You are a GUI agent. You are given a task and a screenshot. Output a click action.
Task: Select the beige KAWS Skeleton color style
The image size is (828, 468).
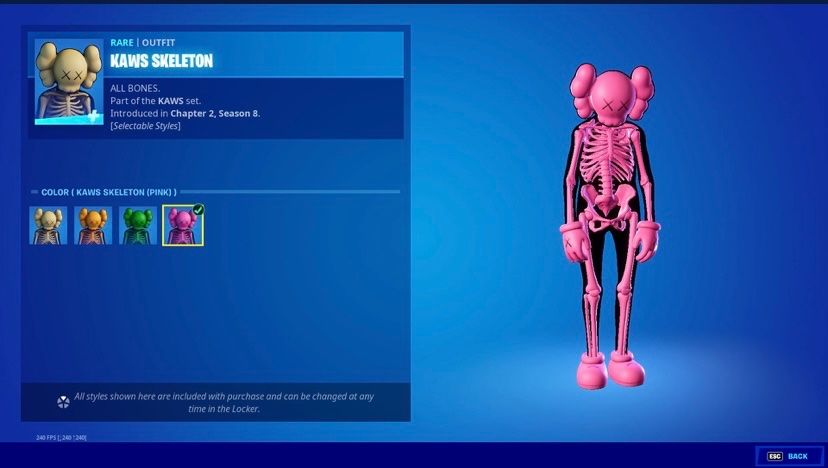click(x=48, y=226)
